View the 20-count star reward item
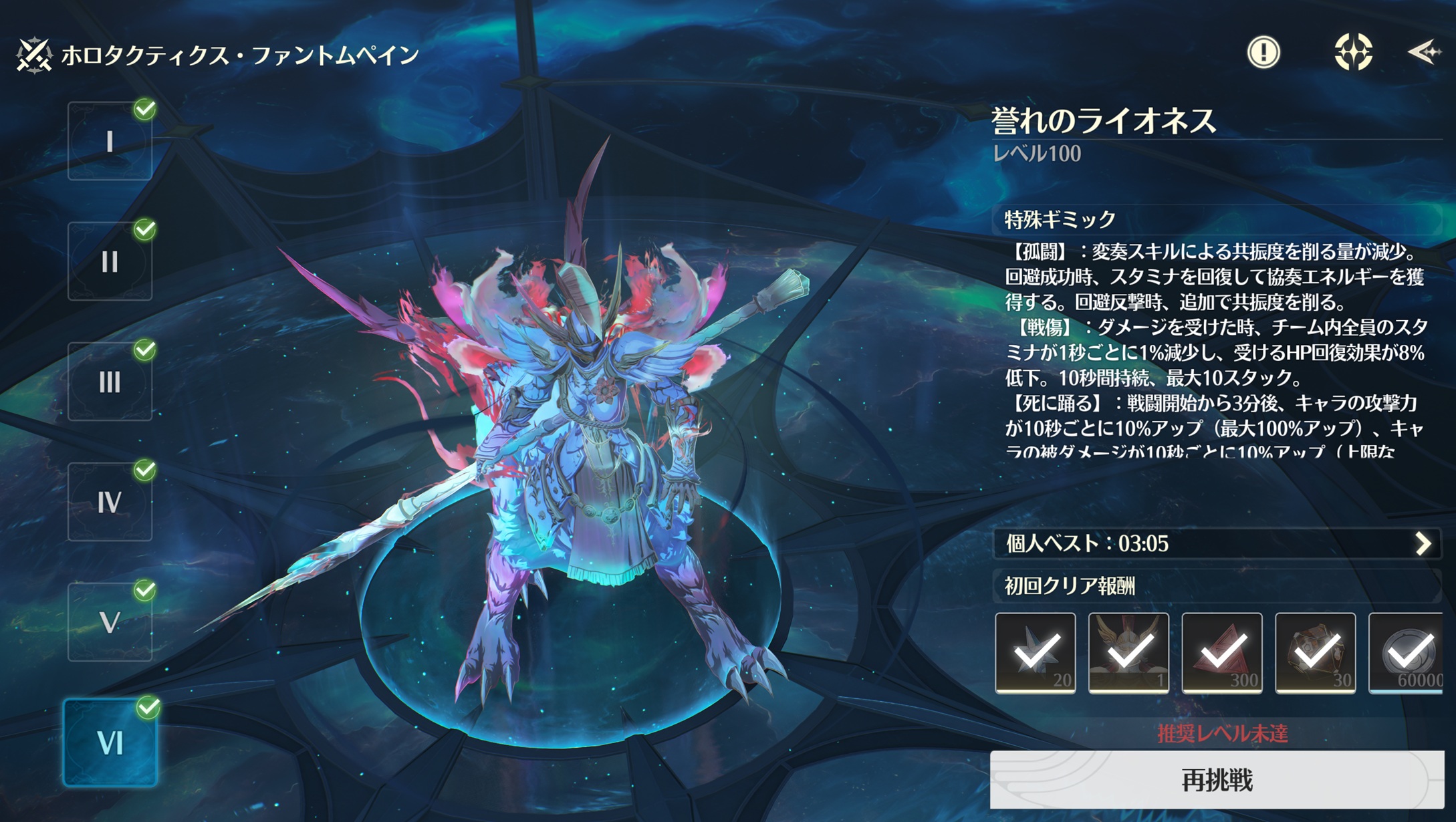The width and height of the screenshot is (1456, 822). coord(1036,653)
